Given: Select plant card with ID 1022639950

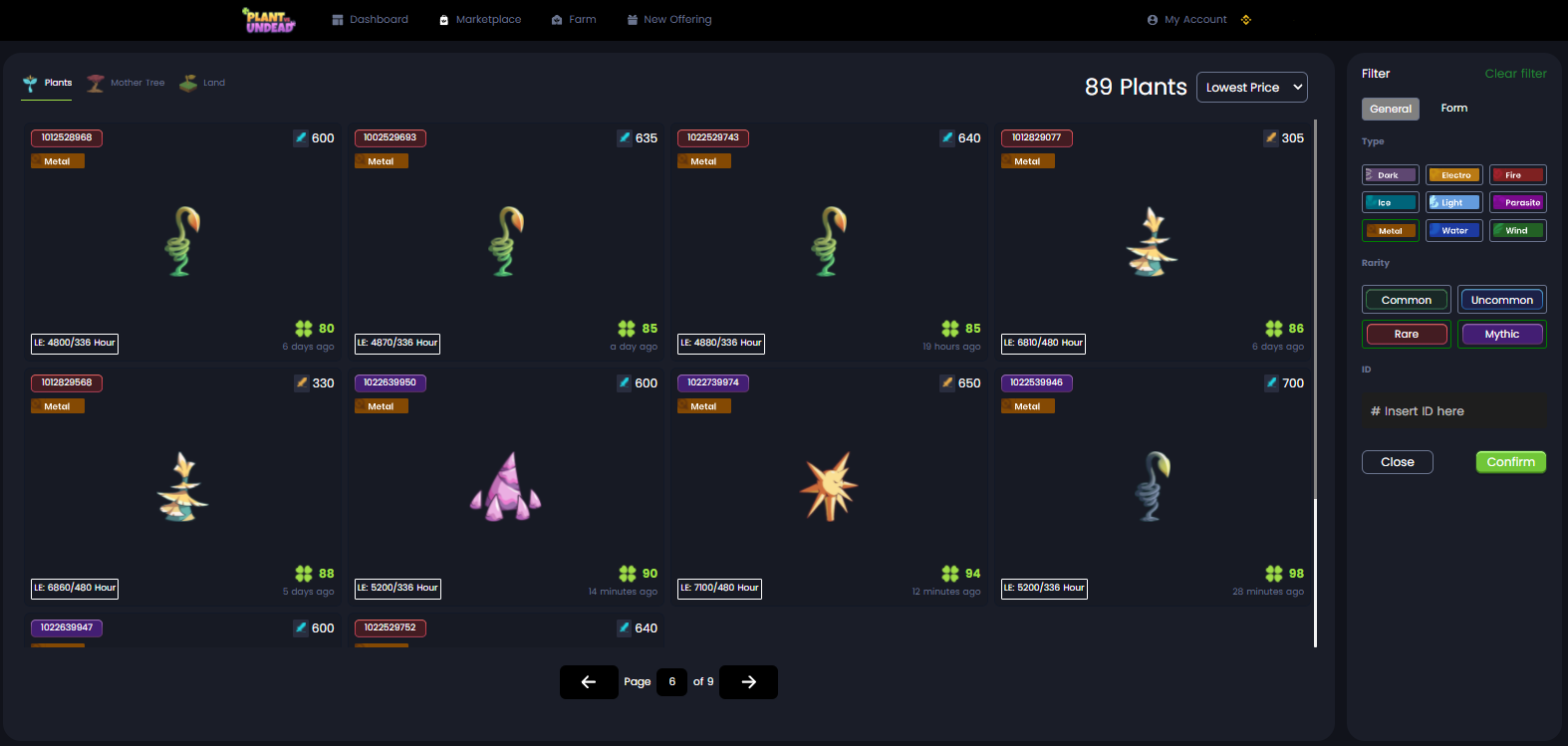Looking at the screenshot, I should 505,487.
